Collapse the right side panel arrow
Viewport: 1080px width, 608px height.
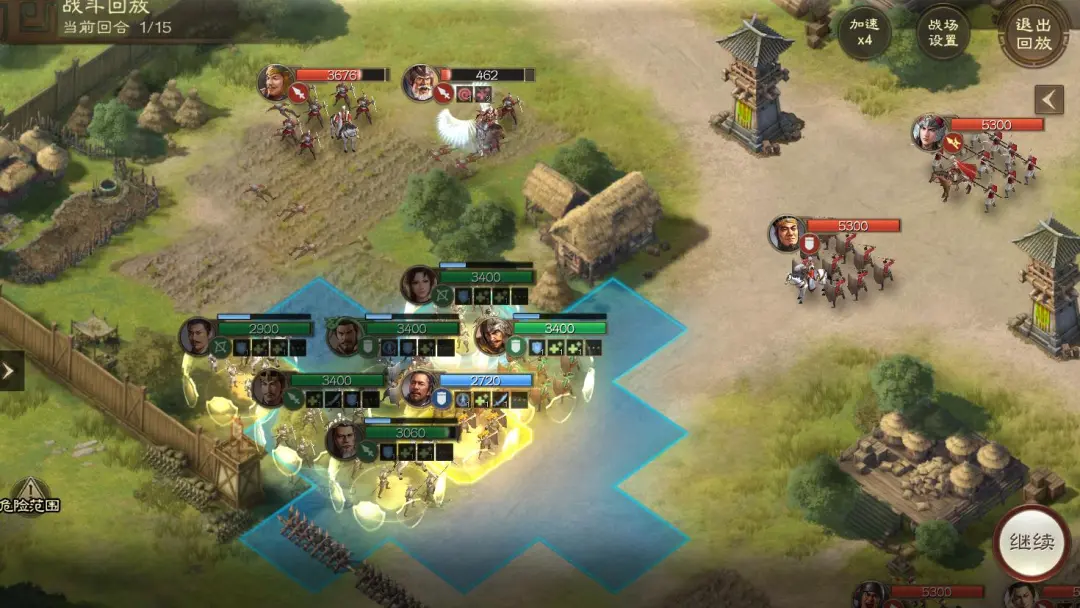pos(1048,99)
